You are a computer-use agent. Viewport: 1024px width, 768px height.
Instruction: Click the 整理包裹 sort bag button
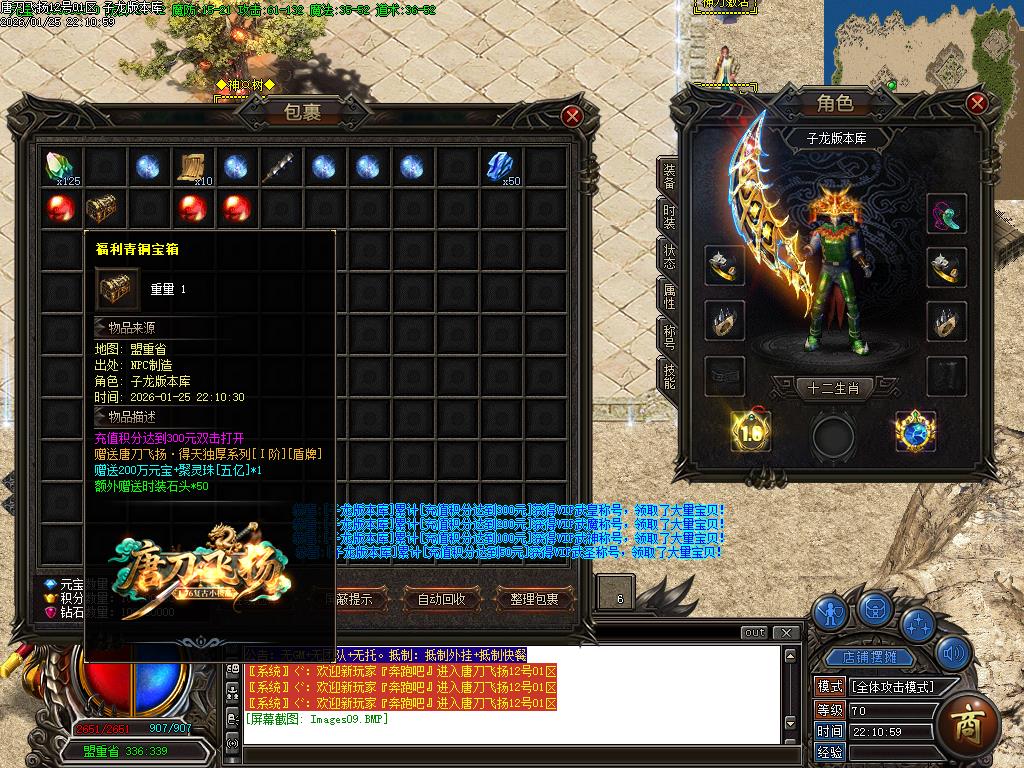coord(535,599)
